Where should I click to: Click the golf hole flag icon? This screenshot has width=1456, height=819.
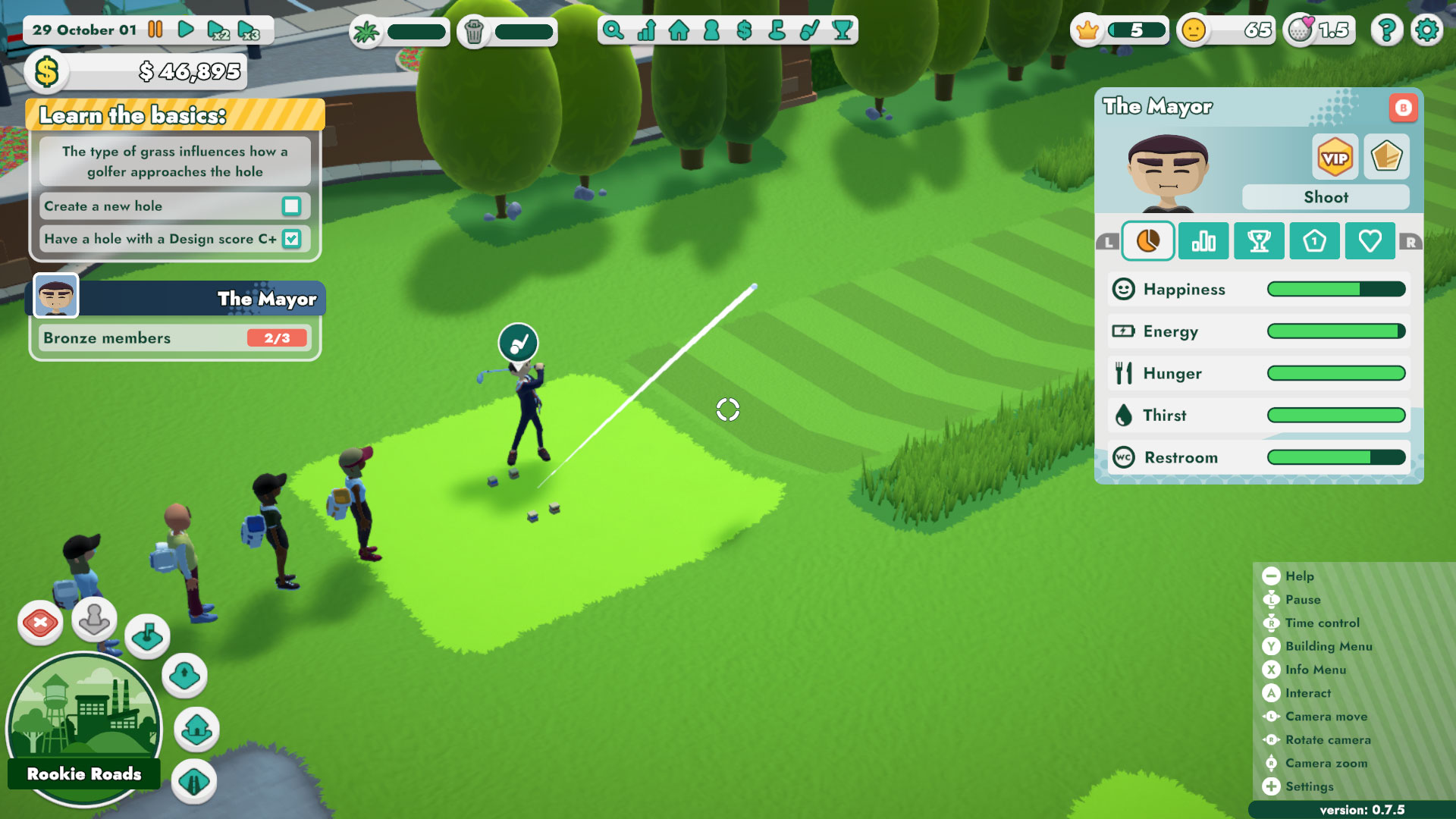776,30
